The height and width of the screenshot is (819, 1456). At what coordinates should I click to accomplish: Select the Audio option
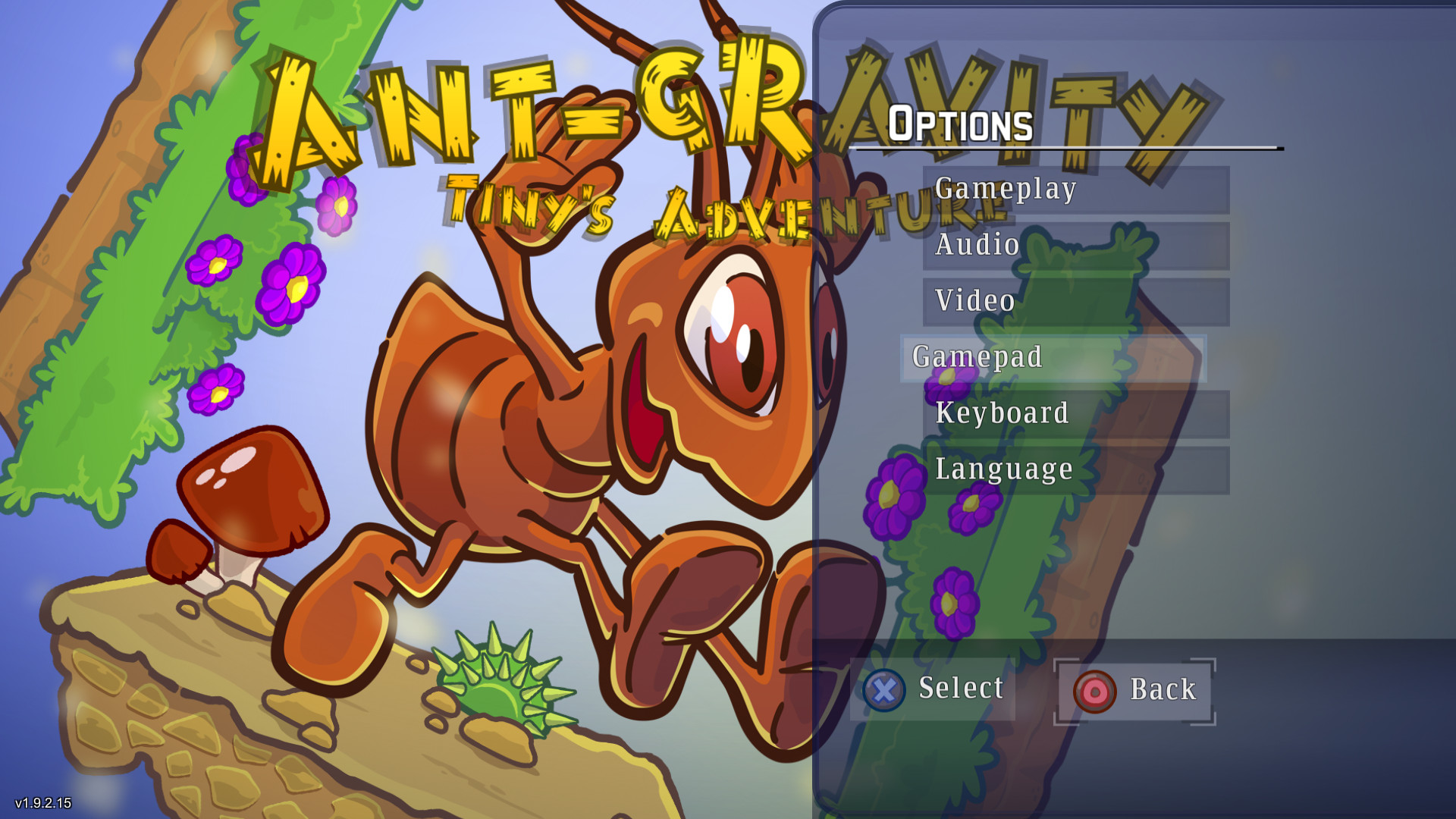click(x=977, y=244)
